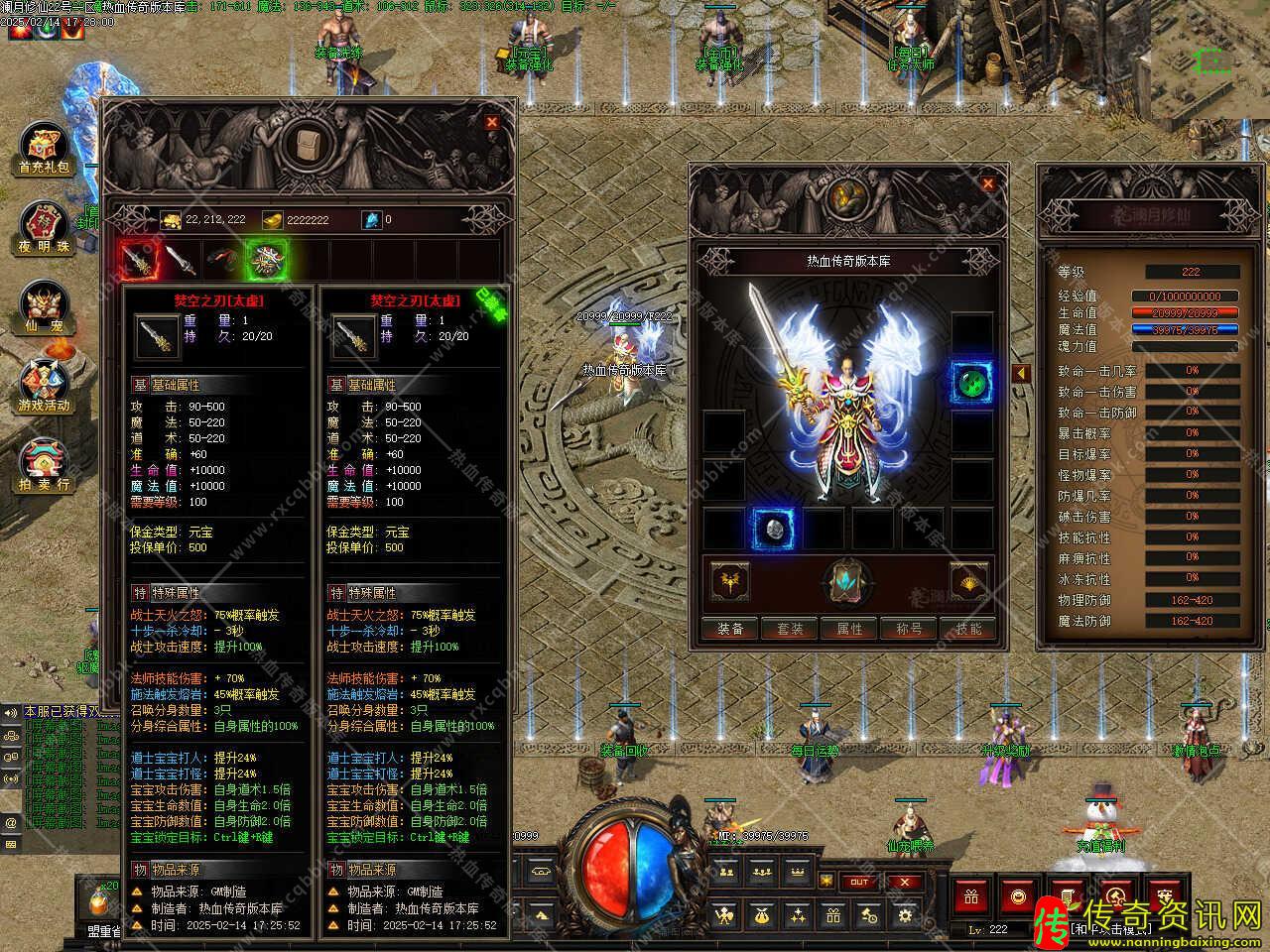Switch to the 称号 title tab
The width and height of the screenshot is (1270, 952).
click(909, 629)
